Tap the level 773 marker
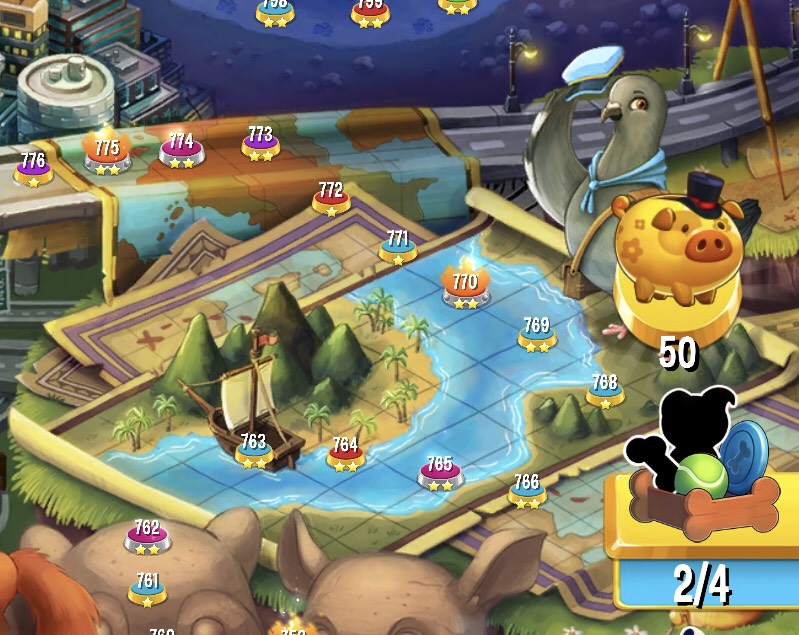 pyautogui.click(x=260, y=143)
